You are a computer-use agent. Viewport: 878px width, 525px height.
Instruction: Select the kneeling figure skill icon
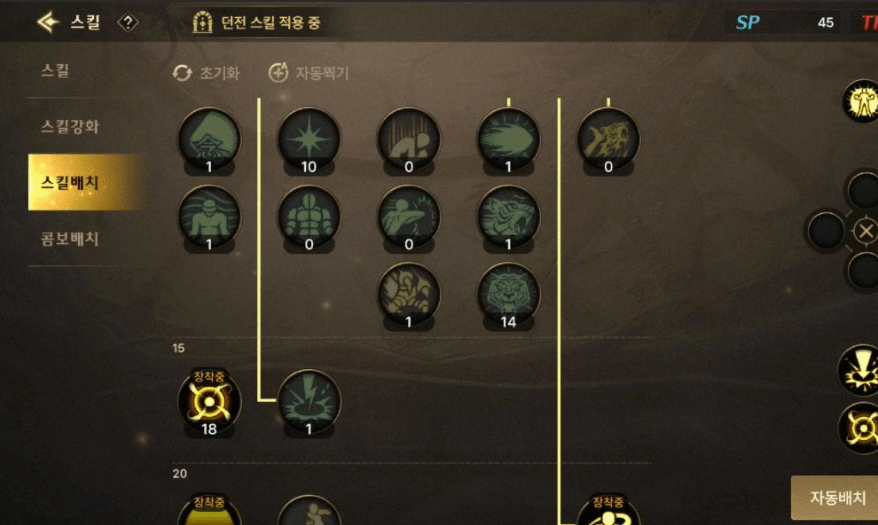tap(408, 138)
